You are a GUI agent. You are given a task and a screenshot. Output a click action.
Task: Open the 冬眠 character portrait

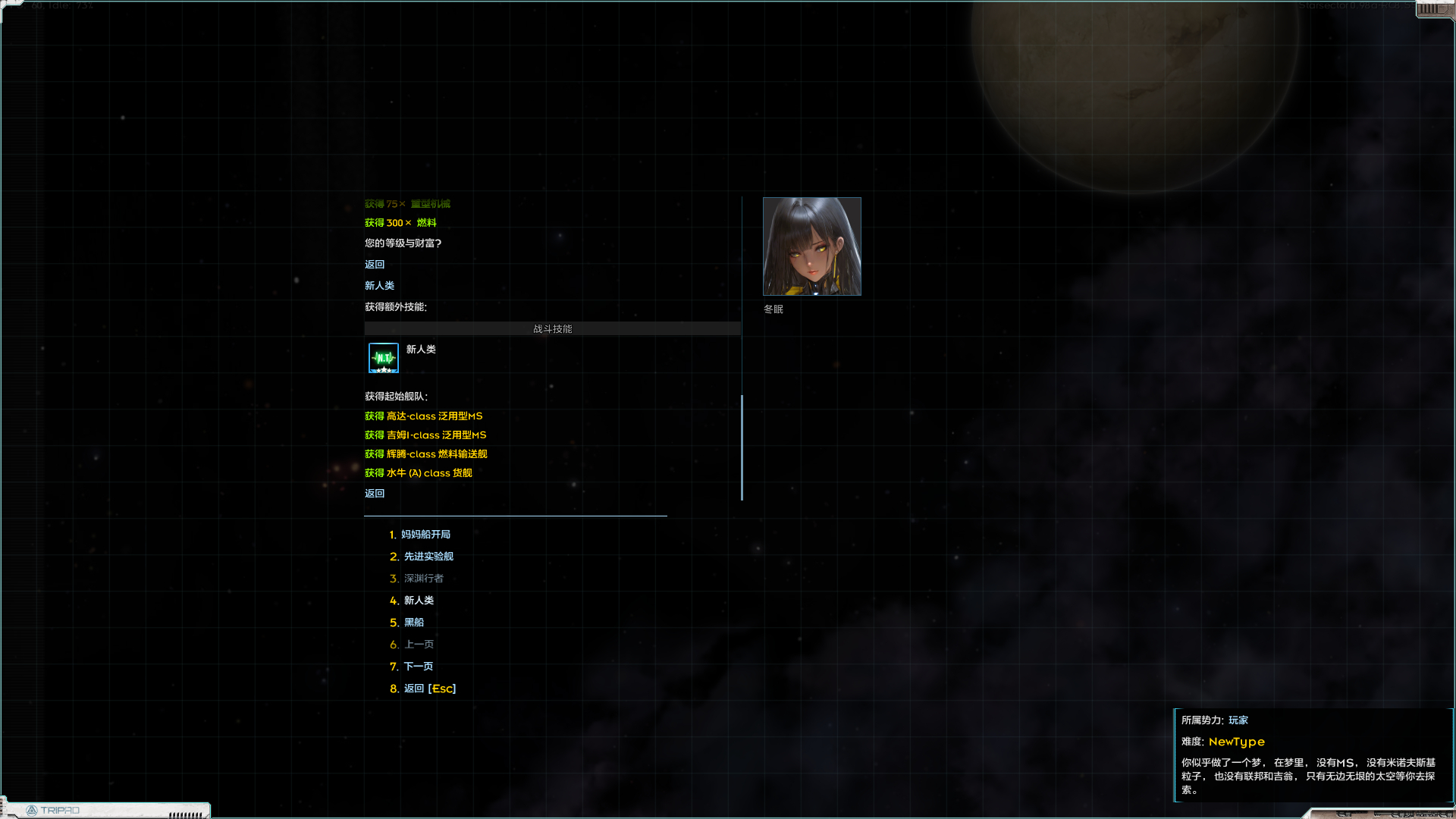(811, 246)
